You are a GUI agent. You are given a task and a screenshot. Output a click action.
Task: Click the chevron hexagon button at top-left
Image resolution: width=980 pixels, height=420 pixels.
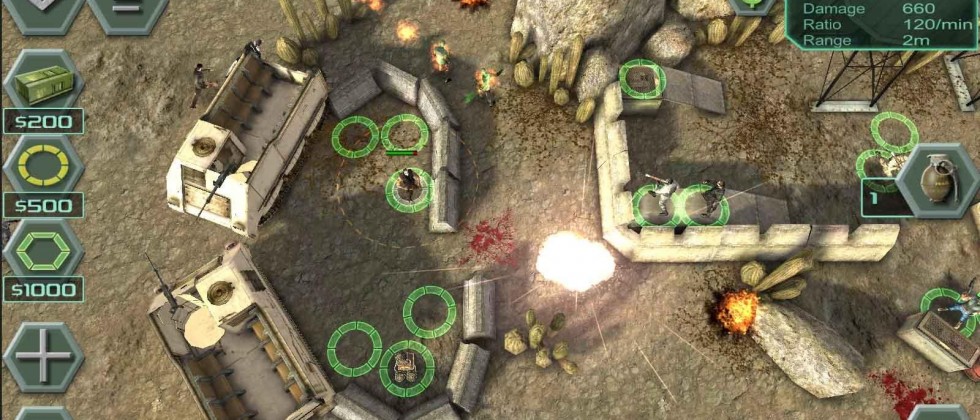point(42,10)
